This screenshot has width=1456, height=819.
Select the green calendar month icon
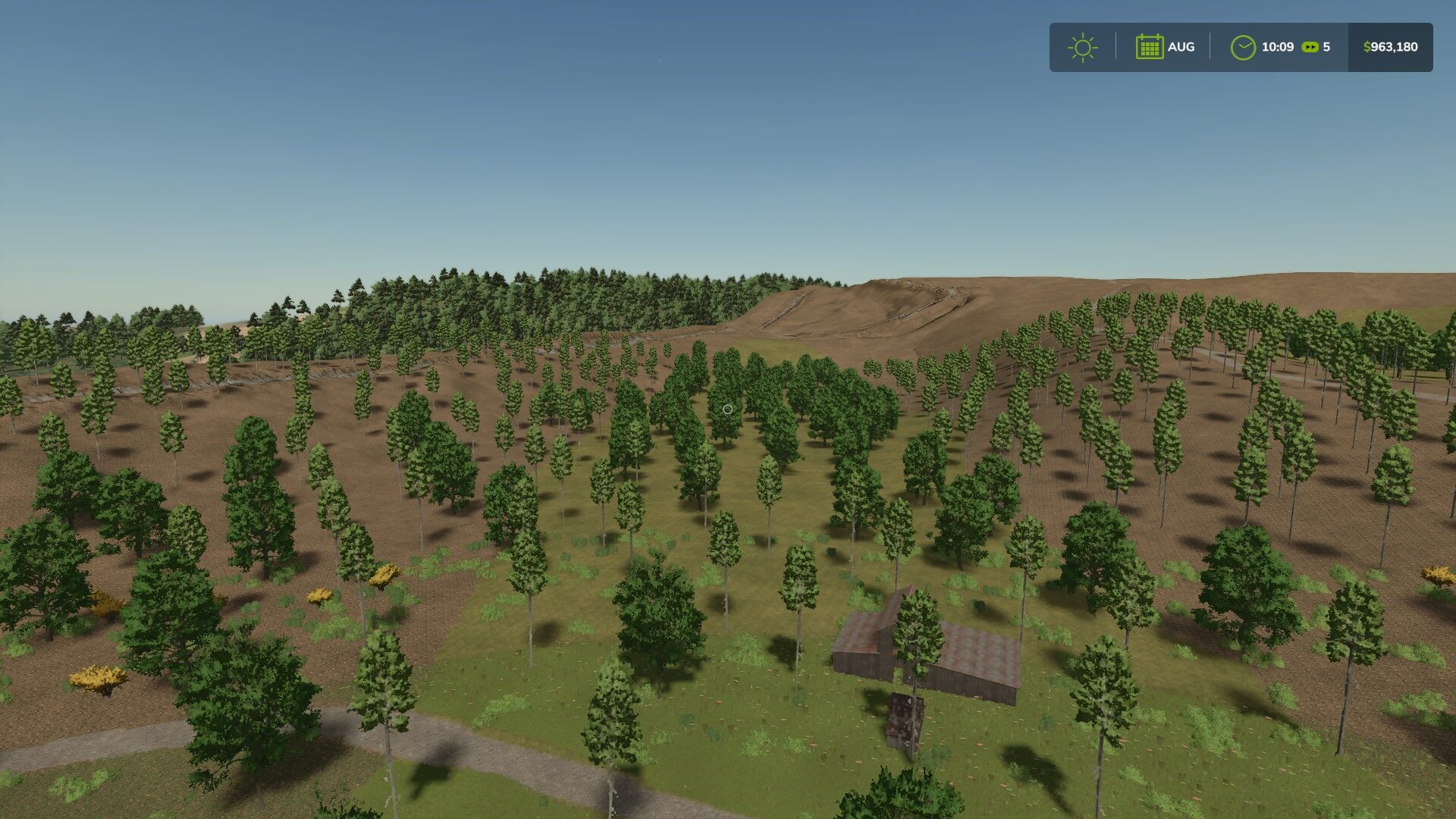click(x=1149, y=47)
